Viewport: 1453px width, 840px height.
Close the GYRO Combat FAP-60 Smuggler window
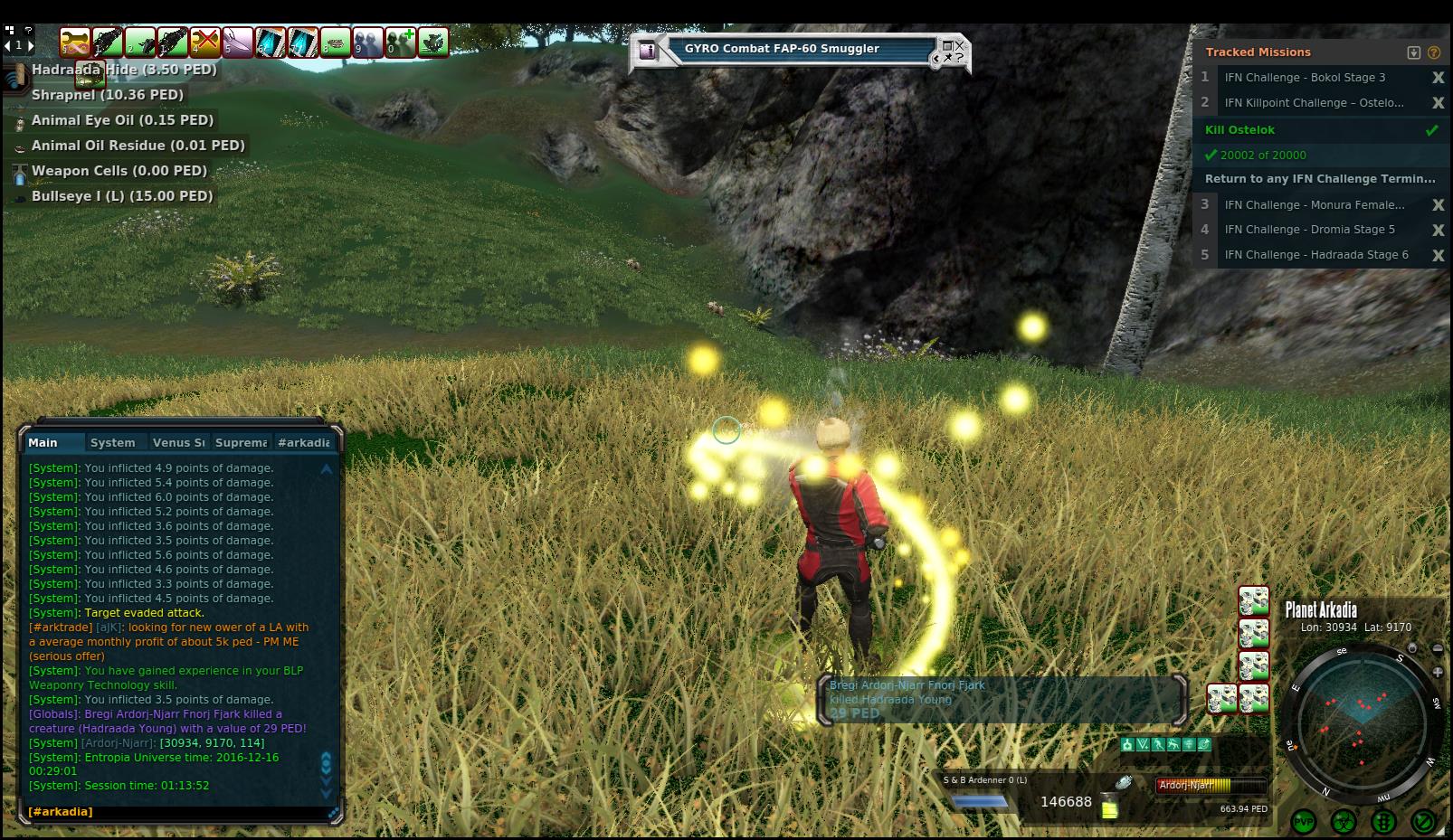point(960,44)
